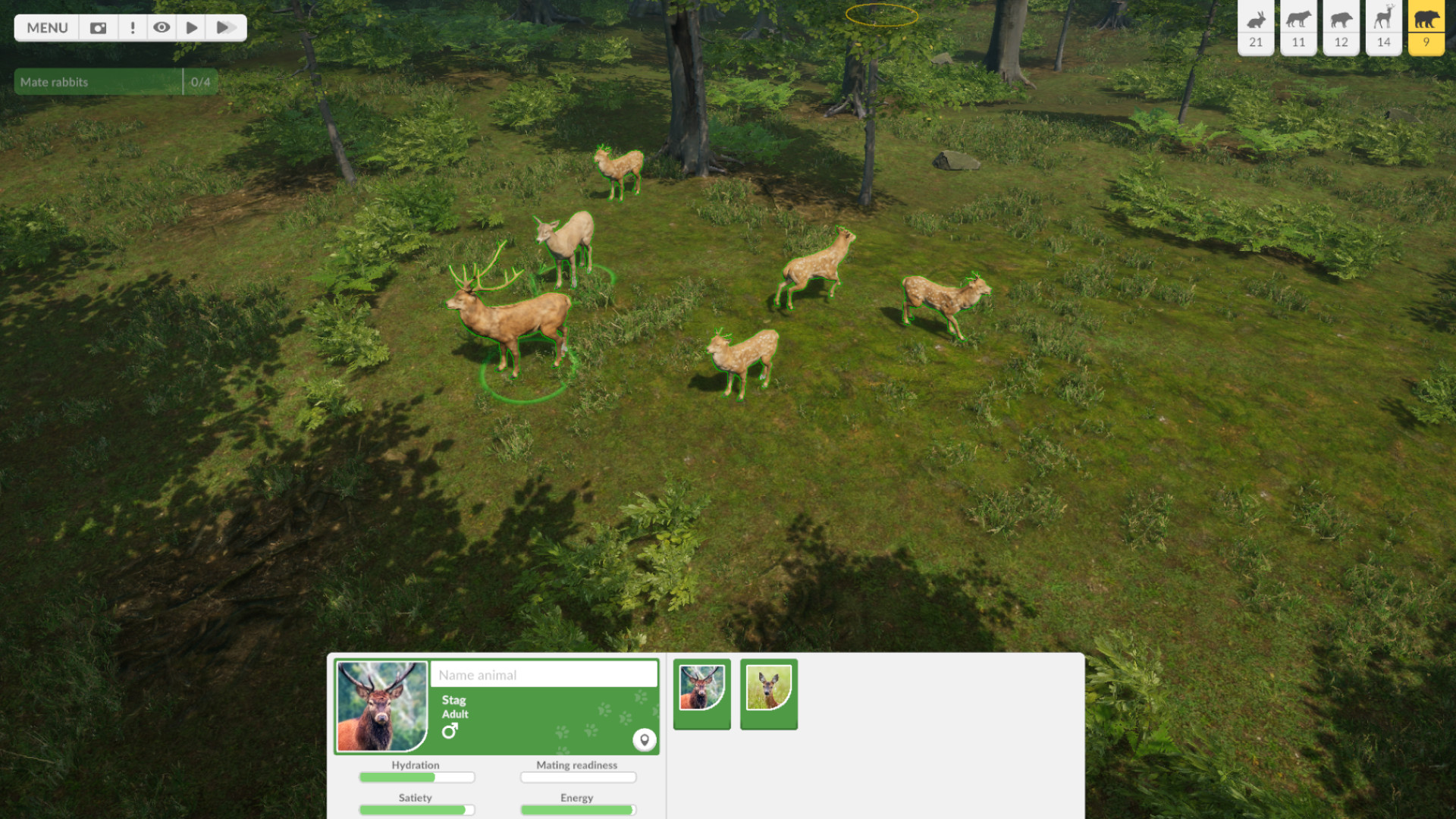Take a screenshot with the camera icon

point(98,27)
